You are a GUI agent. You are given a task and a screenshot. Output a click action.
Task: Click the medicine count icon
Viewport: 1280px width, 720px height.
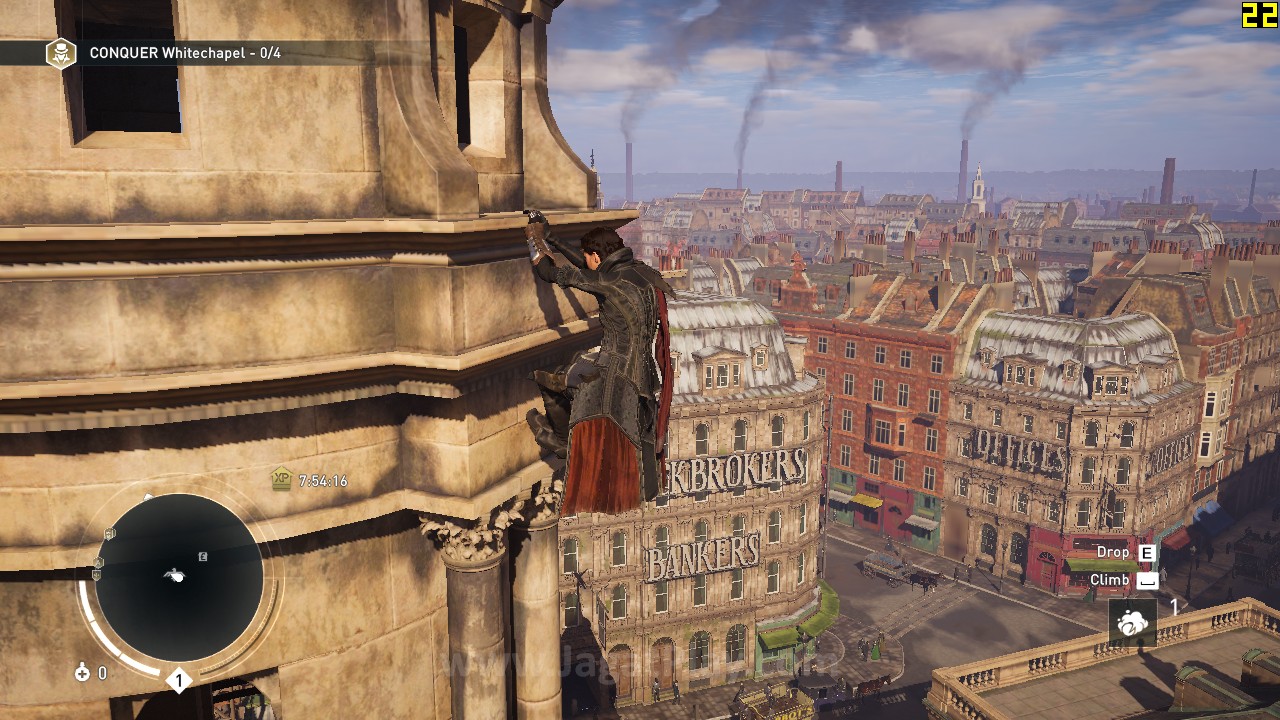[x=82, y=673]
